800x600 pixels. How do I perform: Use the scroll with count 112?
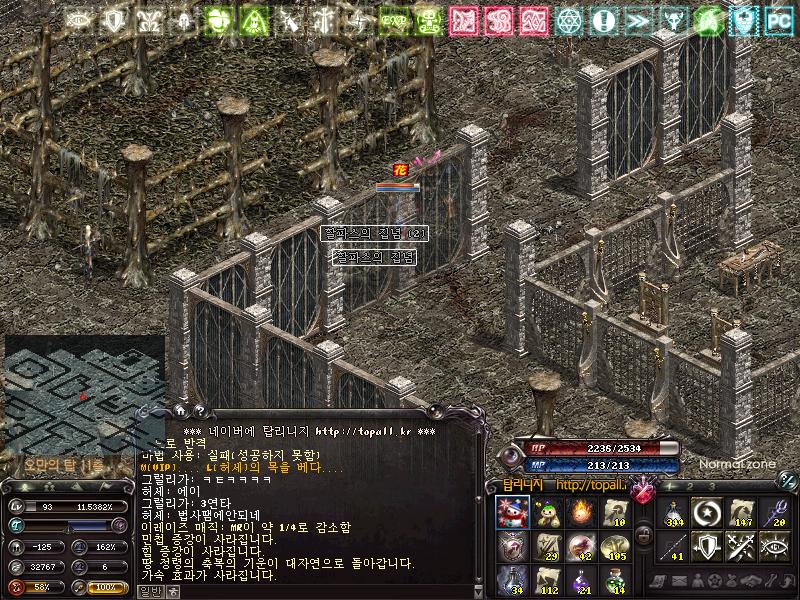coord(546,579)
